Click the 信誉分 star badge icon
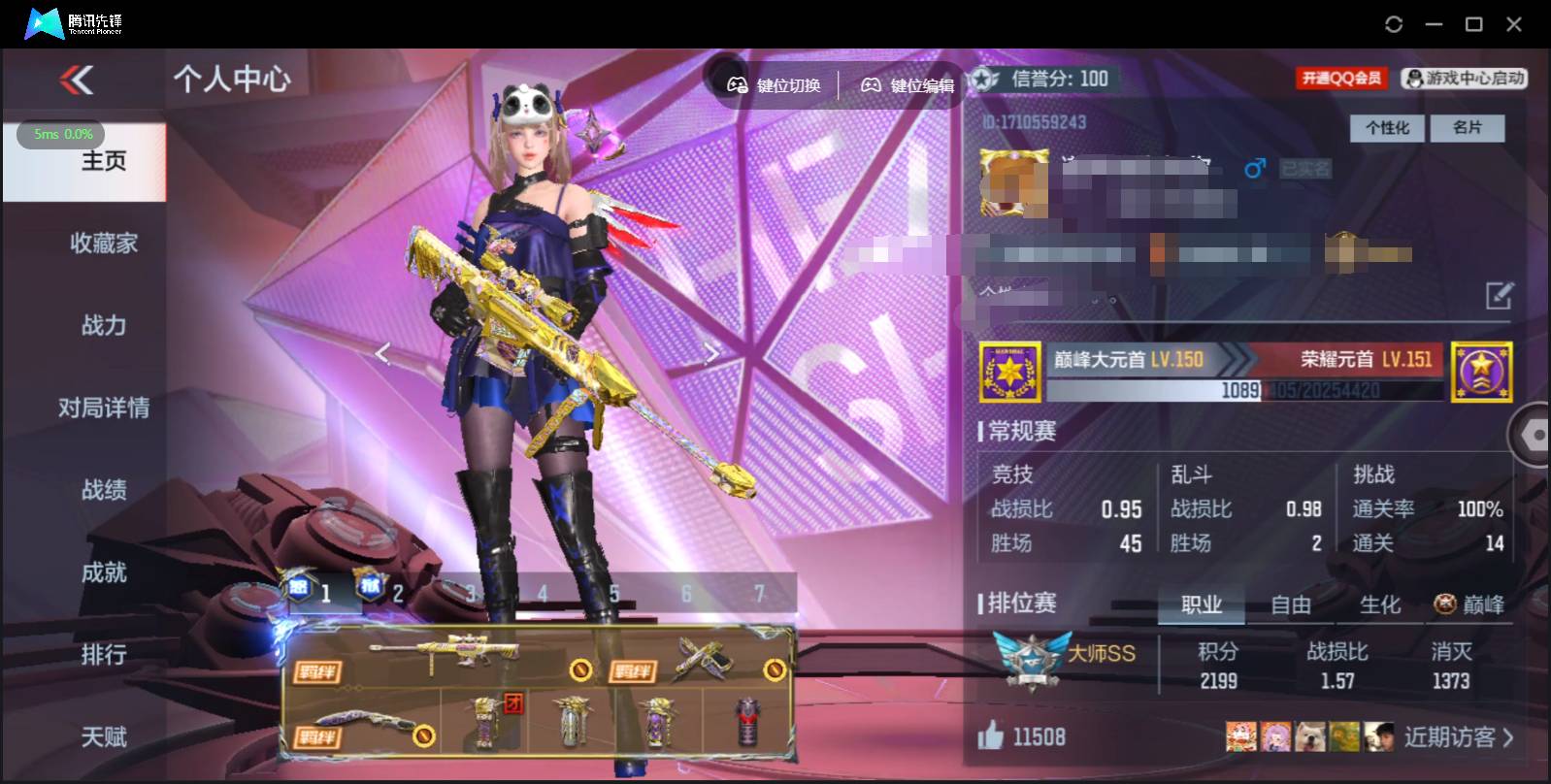This screenshot has width=1551, height=784. 987,81
